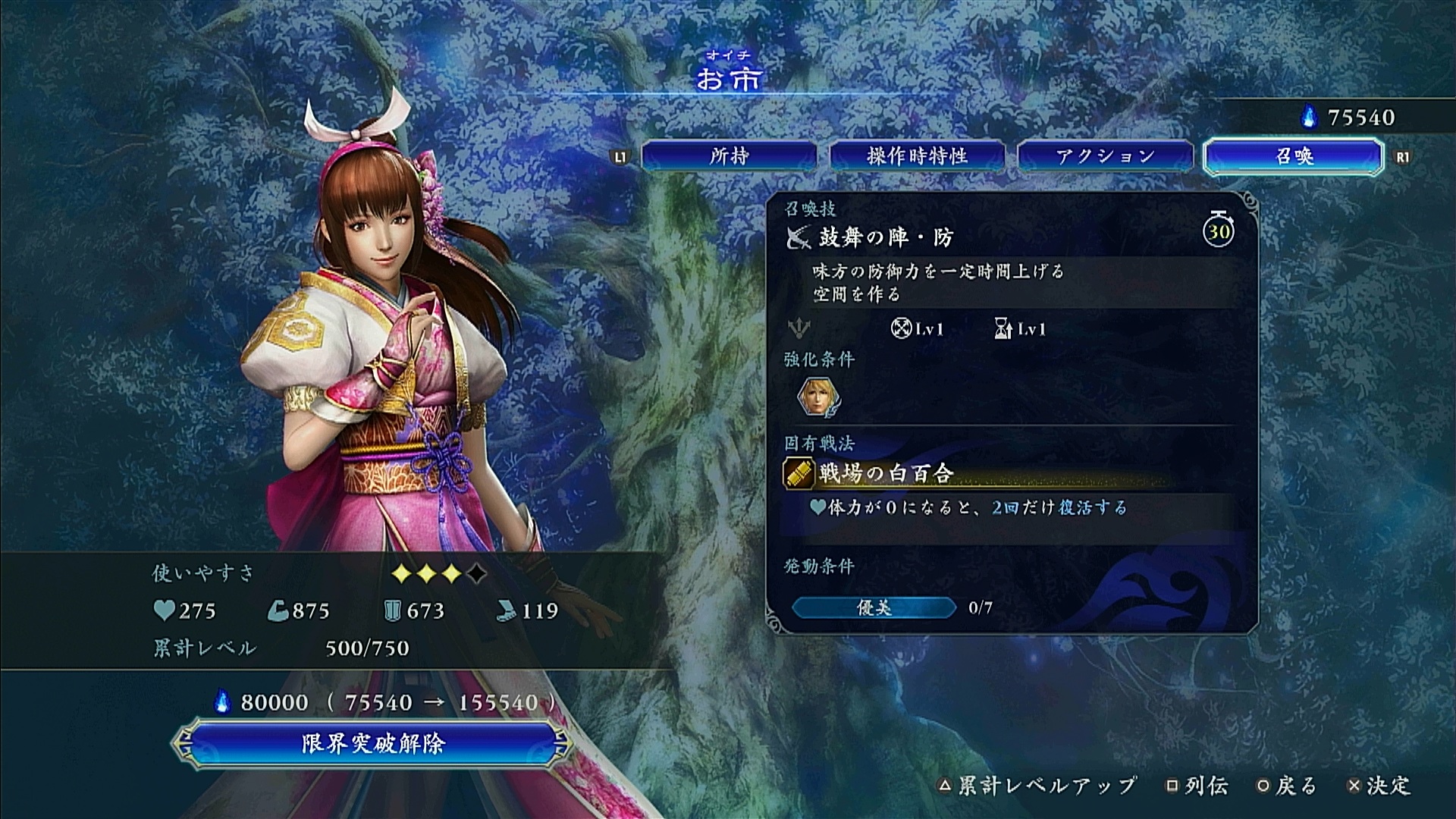Show the 召喚 tab
1456x819 pixels.
pyautogui.click(x=1294, y=156)
